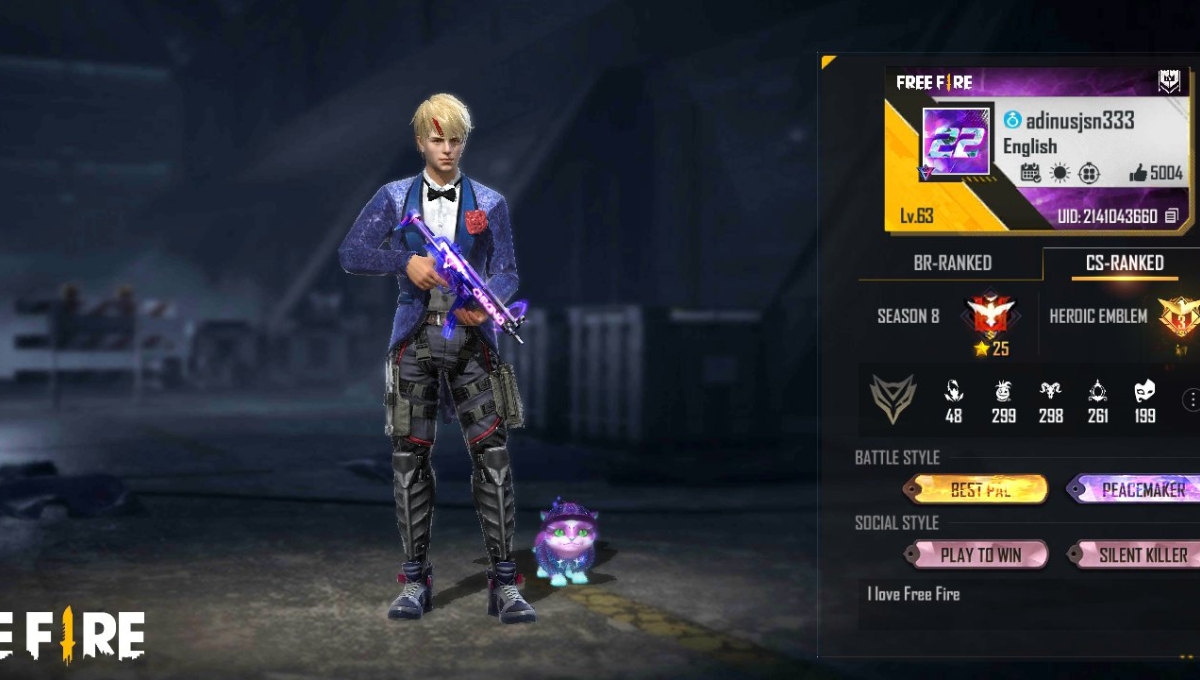Open the guild badge icon on the banner

click(1169, 82)
